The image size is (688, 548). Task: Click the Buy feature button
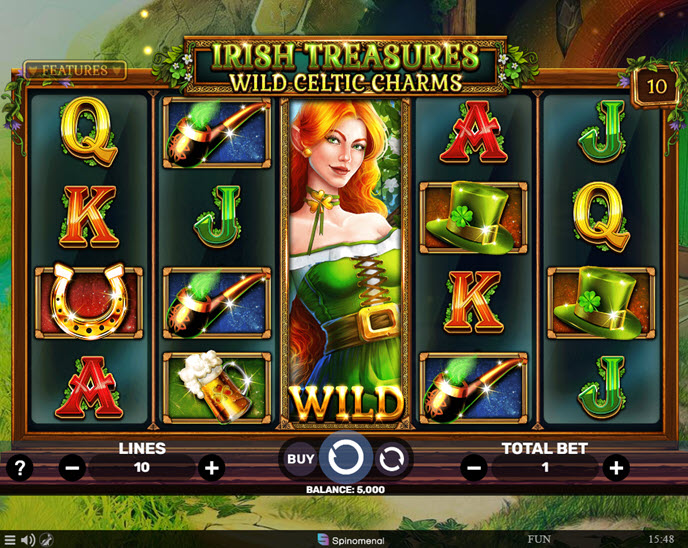pos(301,460)
